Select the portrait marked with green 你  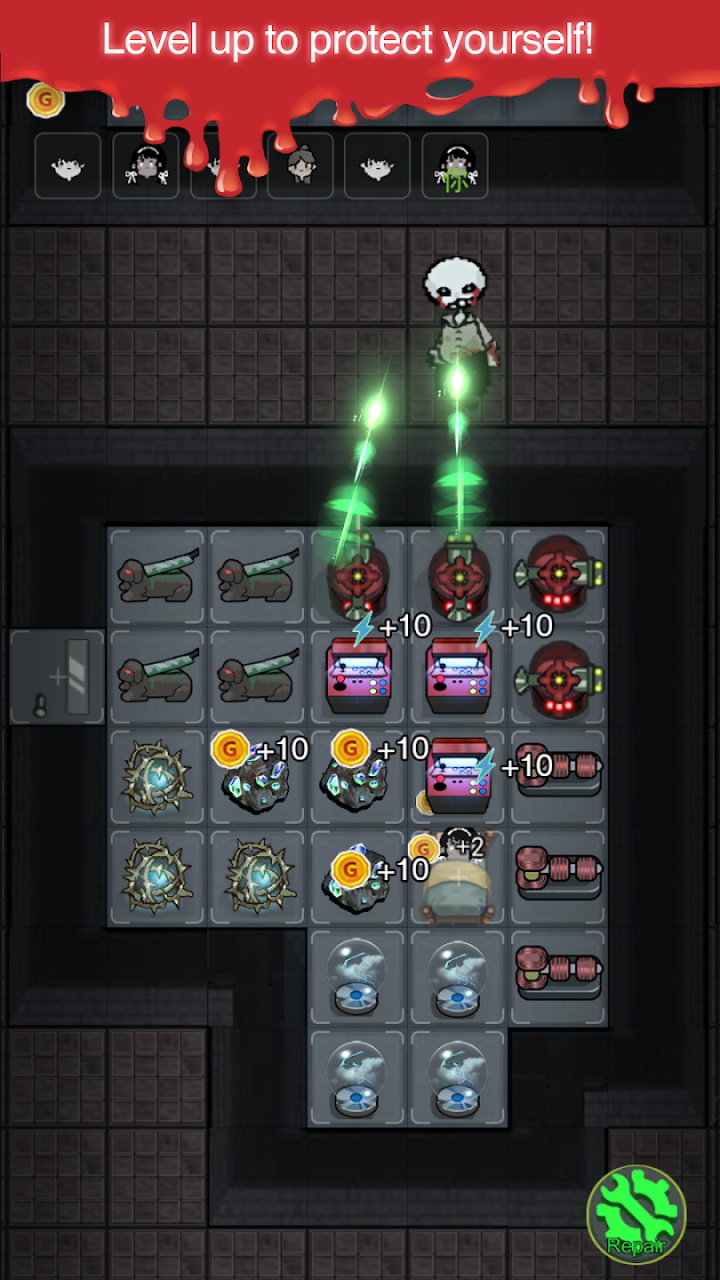[x=455, y=166]
